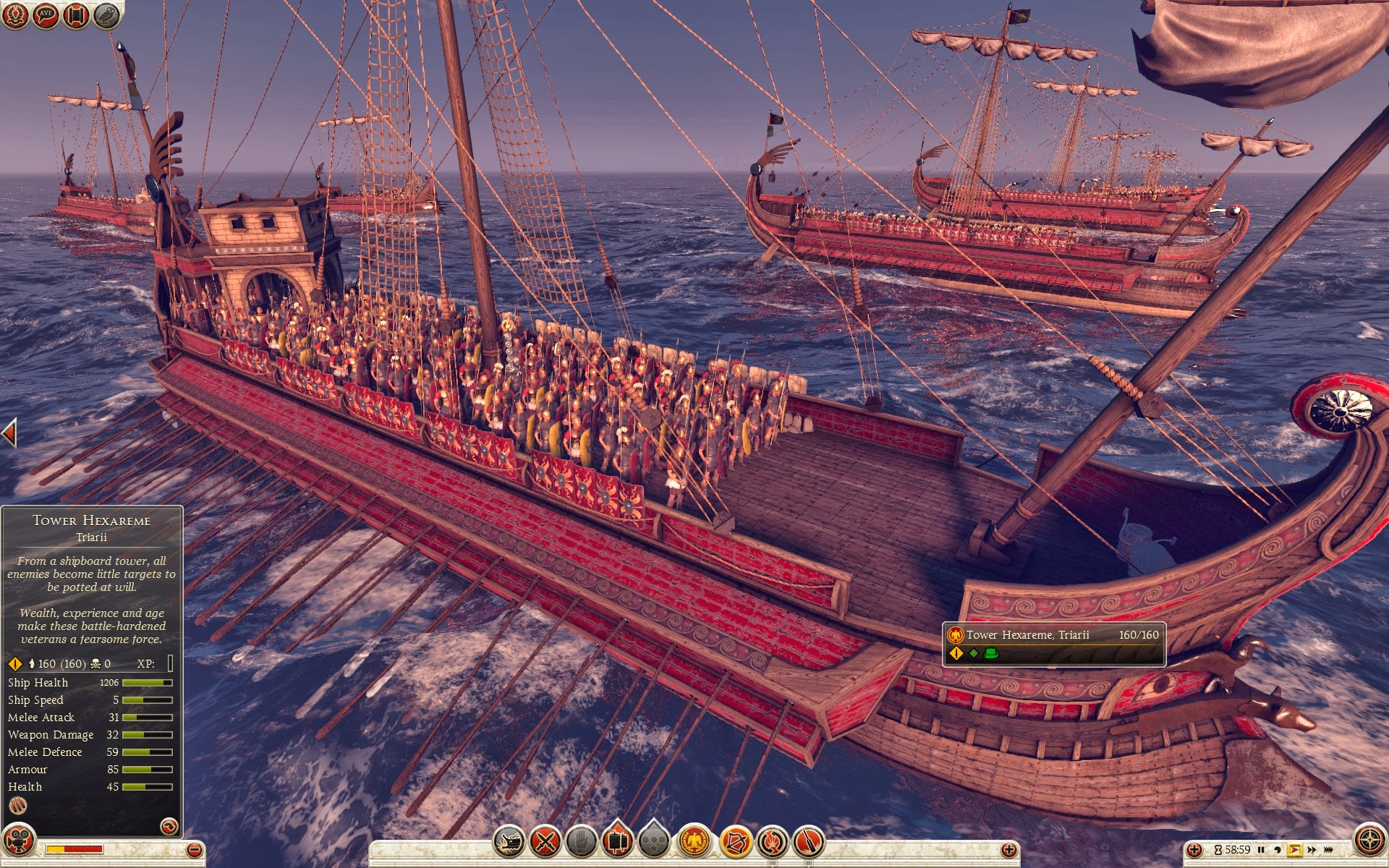
Task: Activate the ship ram icon button
Action: click(x=509, y=842)
